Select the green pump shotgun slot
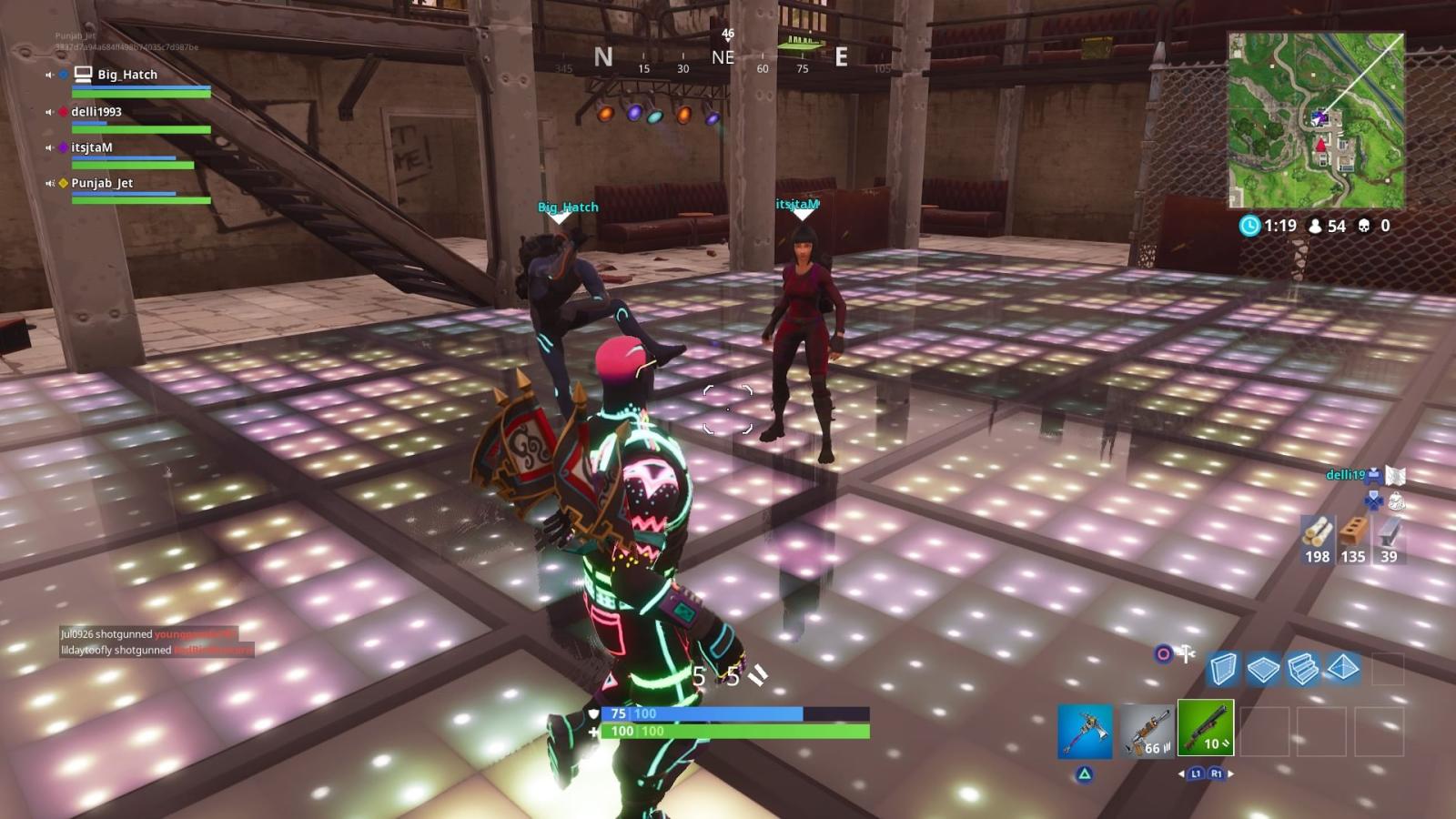 point(1205,728)
